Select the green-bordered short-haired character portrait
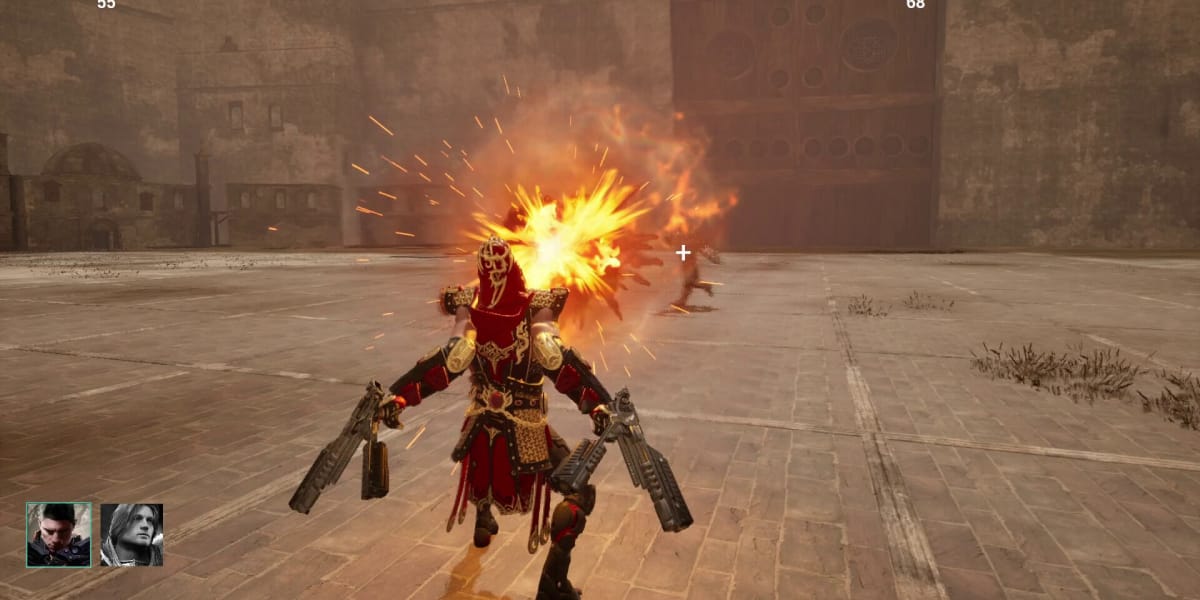Viewport: 1200px width, 600px height. pos(58,535)
